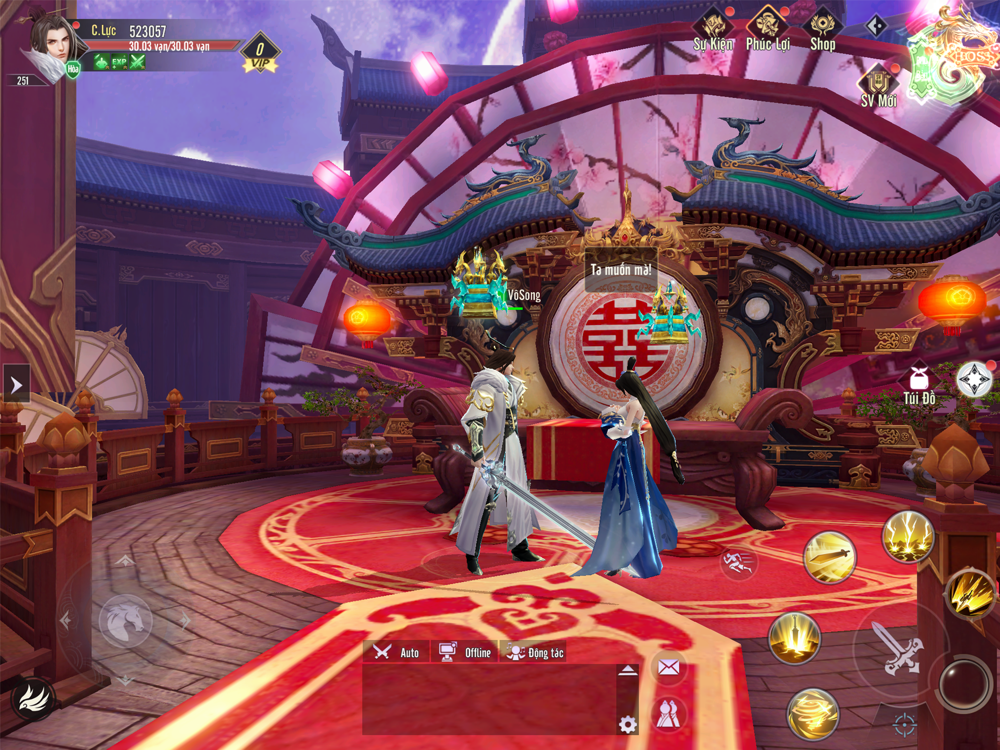1000x750 pixels.
Task: Open the Phúc Lợi welfare menu
Action: 768,28
